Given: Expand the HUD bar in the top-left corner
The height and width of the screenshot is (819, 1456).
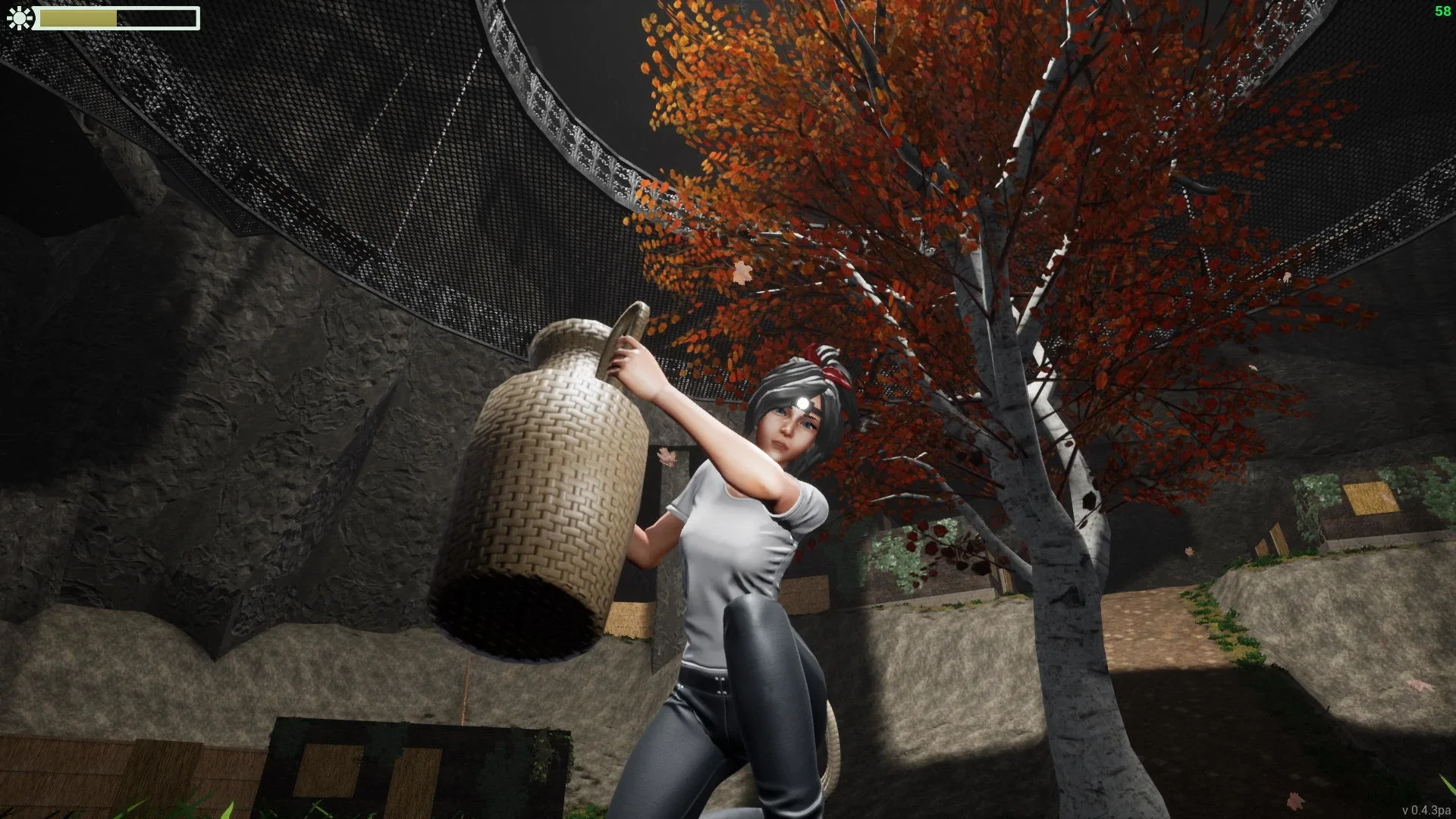Looking at the screenshot, I should point(106,17).
